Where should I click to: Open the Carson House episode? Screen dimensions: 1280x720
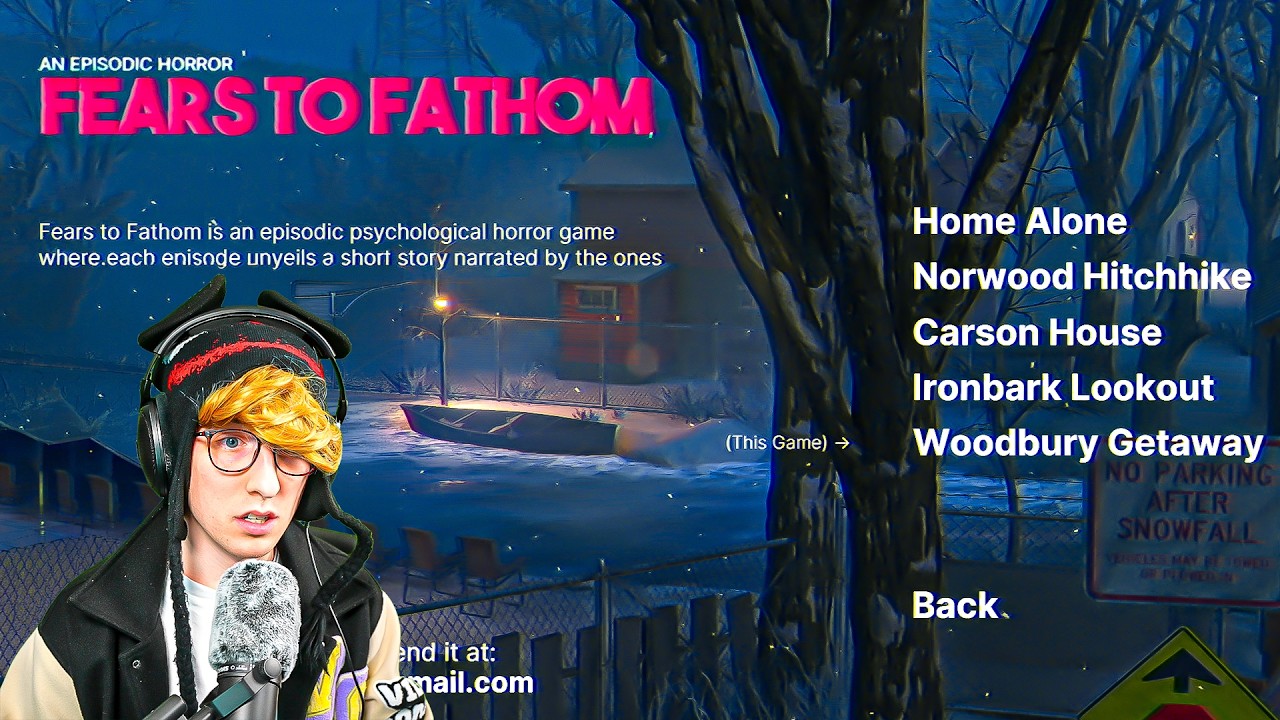1037,332
